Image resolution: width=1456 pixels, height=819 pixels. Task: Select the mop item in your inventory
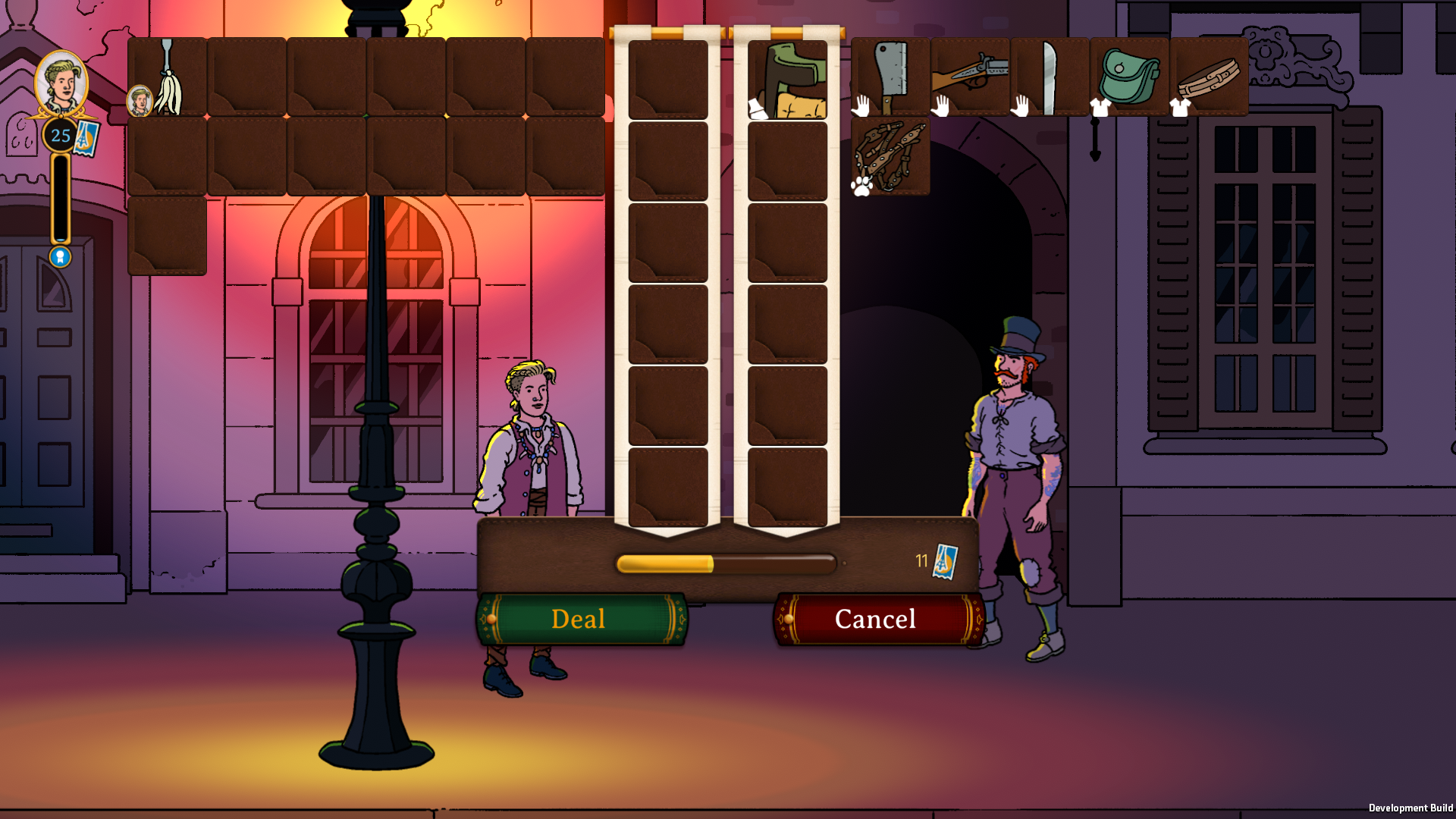point(168,78)
